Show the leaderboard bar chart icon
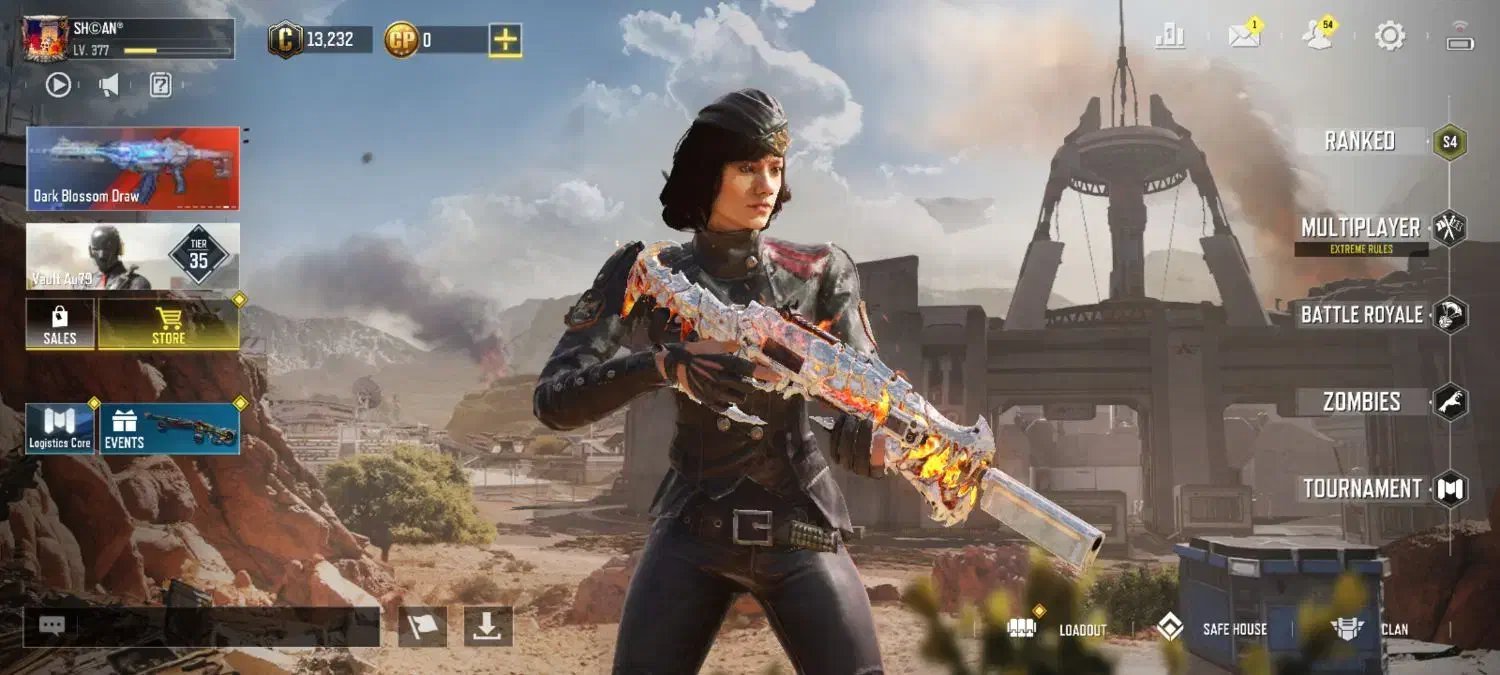The height and width of the screenshot is (675, 1500). coord(1170,37)
